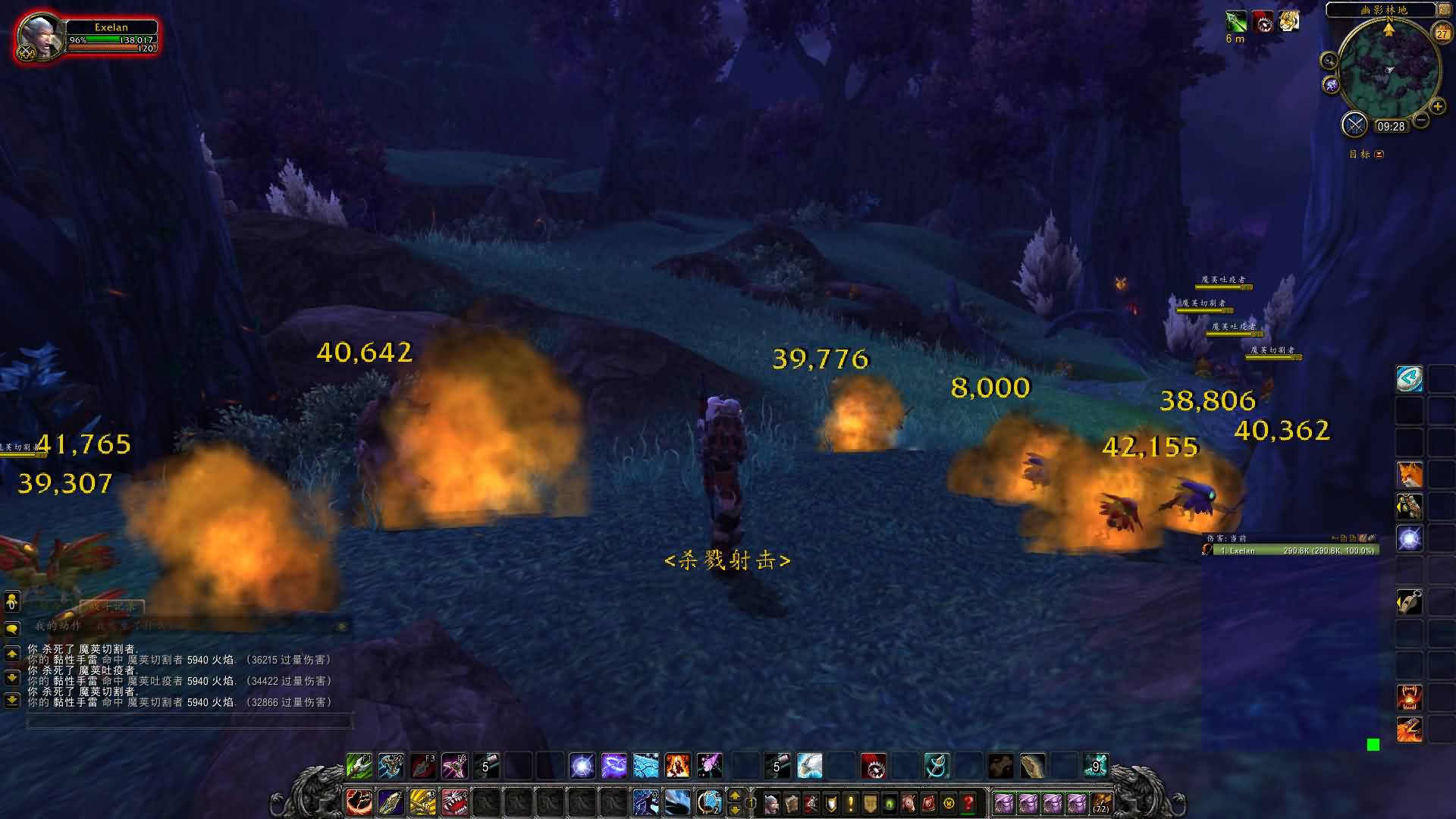This screenshot has width=1456, height=819.
Task: Open the backpack showing 72 free slots
Action: pyautogui.click(x=1101, y=802)
